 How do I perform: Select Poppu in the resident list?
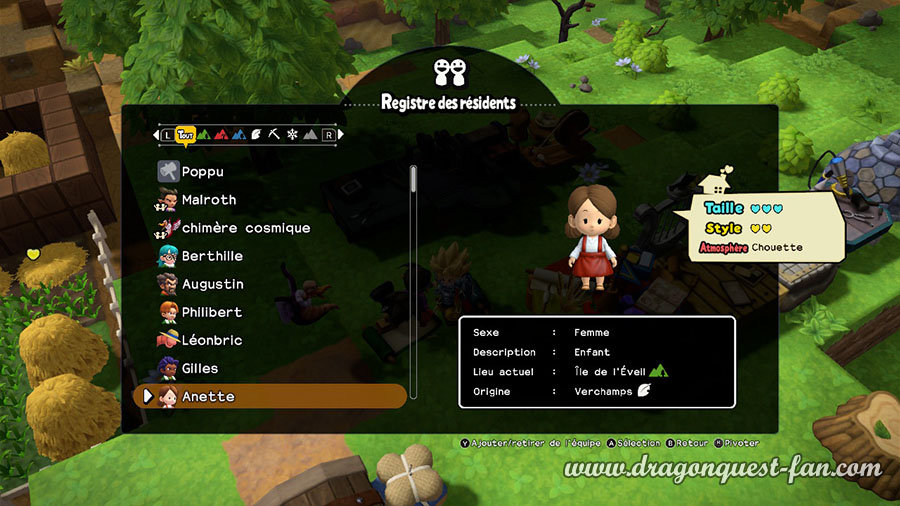(x=202, y=172)
